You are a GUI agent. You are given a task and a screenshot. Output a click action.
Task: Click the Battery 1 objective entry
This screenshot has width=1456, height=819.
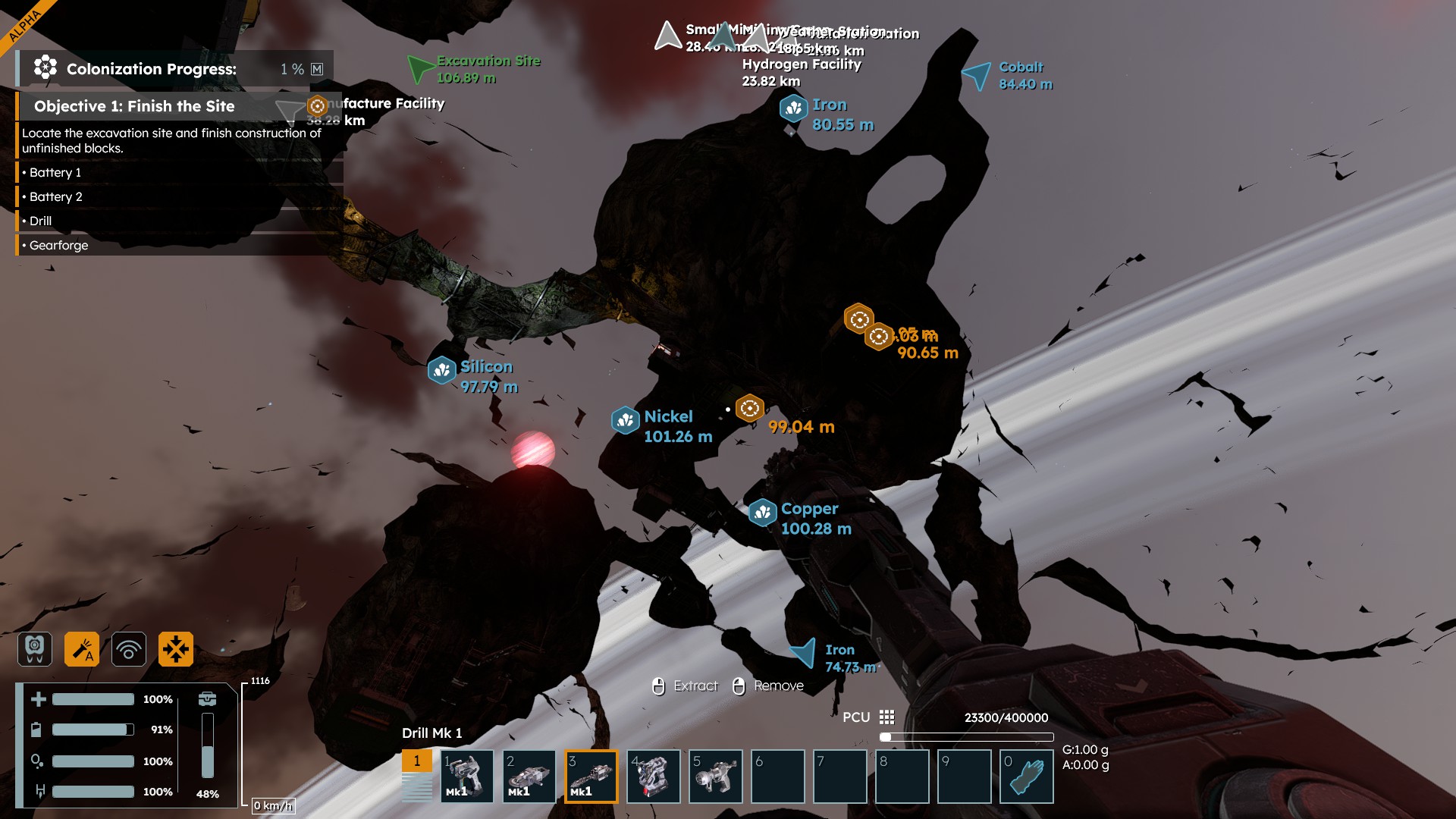tap(55, 173)
